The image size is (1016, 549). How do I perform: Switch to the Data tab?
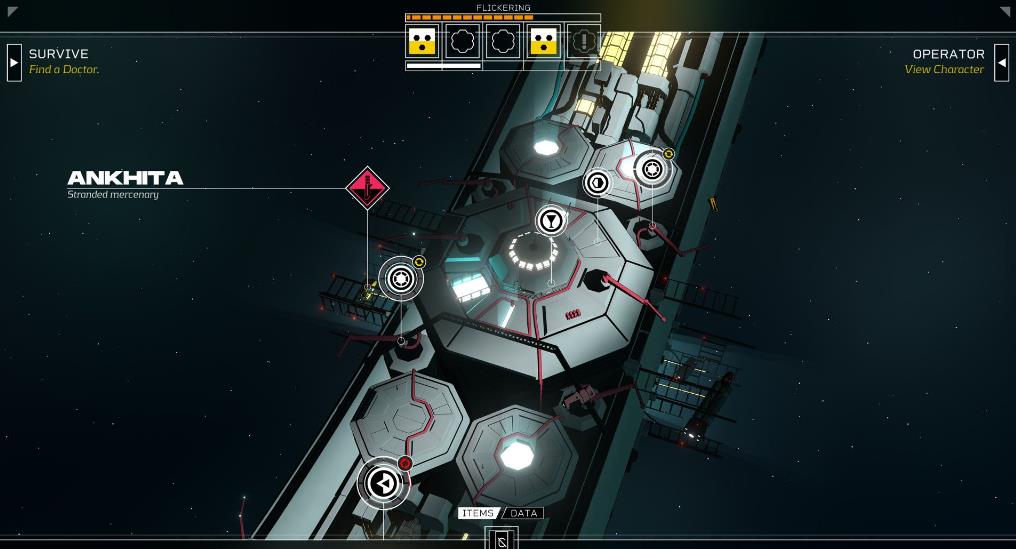(x=524, y=513)
